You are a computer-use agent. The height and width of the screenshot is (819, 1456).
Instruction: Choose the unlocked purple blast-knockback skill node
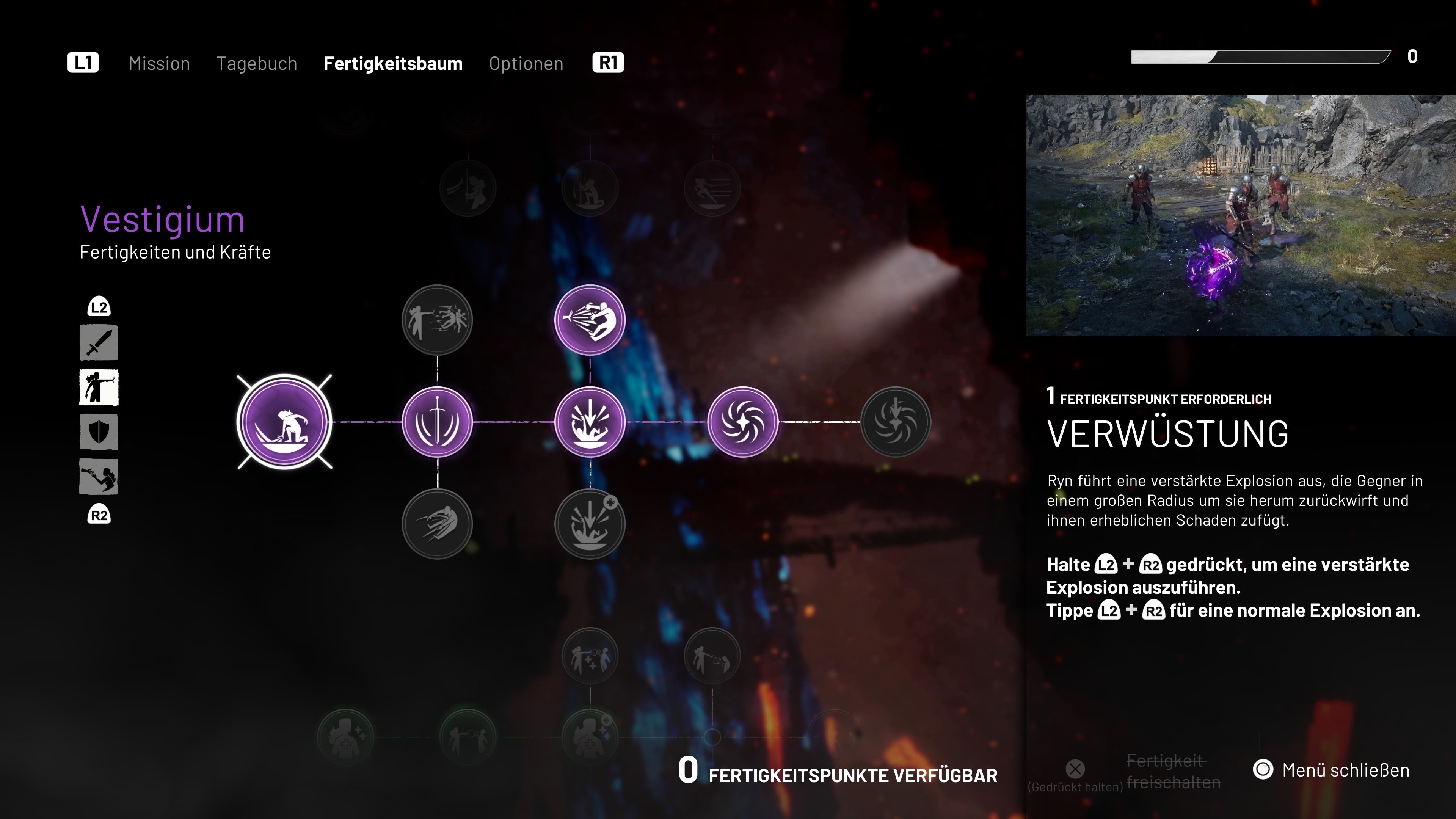590,320
